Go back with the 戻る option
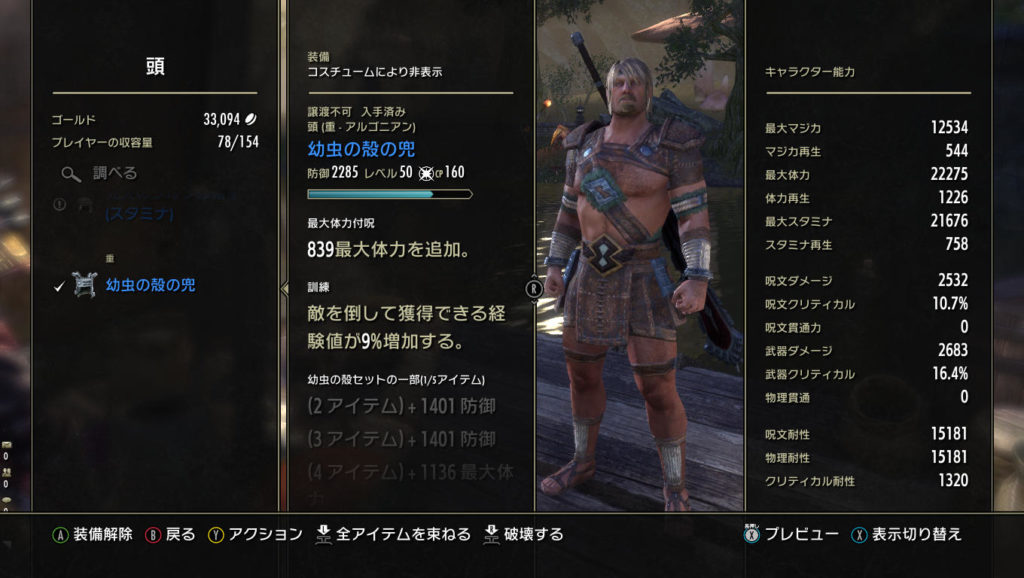Viewport: 1024px width, 578px height. pyautogui.click(x=180, y=534)
